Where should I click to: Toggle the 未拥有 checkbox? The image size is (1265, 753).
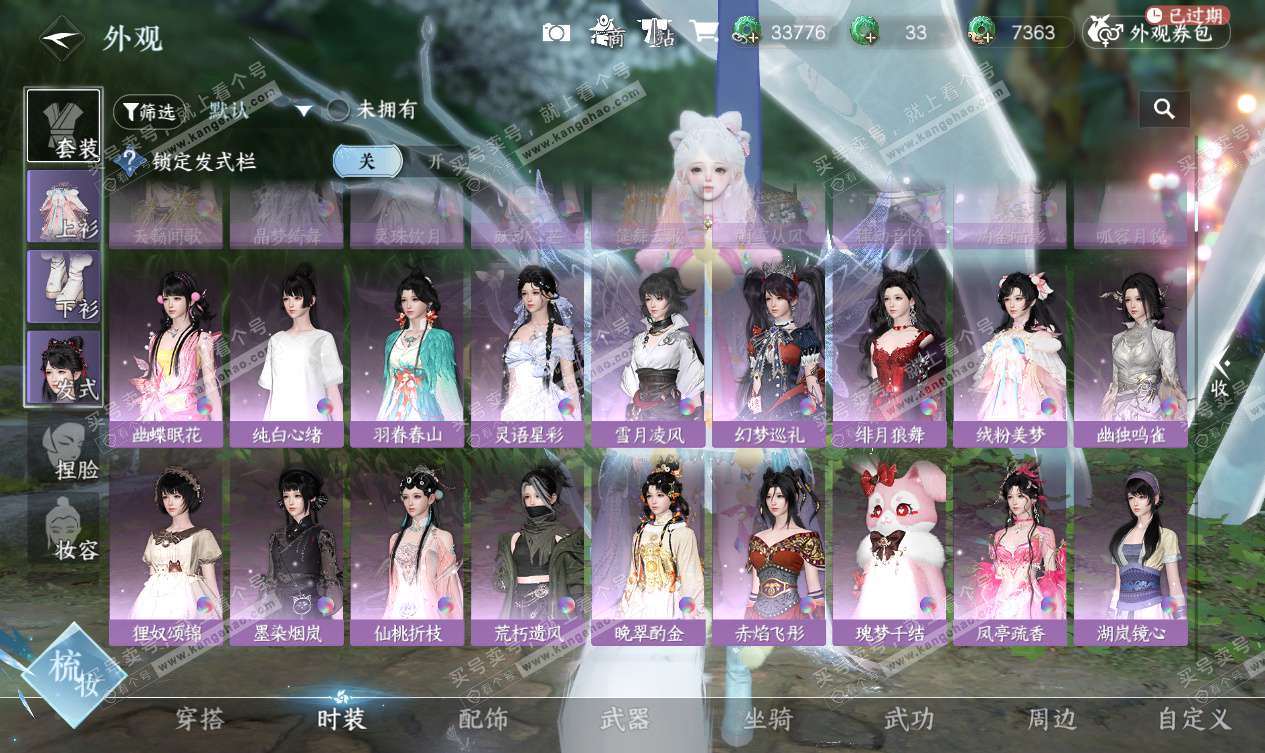[339, 110]
